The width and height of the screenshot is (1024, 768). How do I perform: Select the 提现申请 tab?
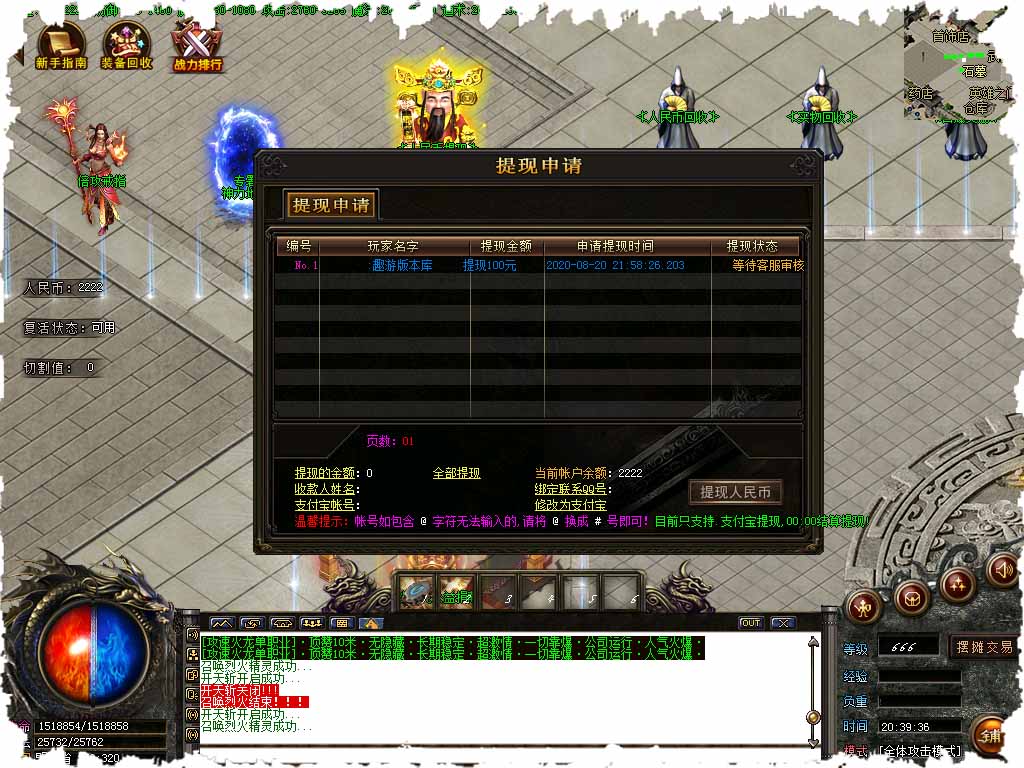(331, 205)
